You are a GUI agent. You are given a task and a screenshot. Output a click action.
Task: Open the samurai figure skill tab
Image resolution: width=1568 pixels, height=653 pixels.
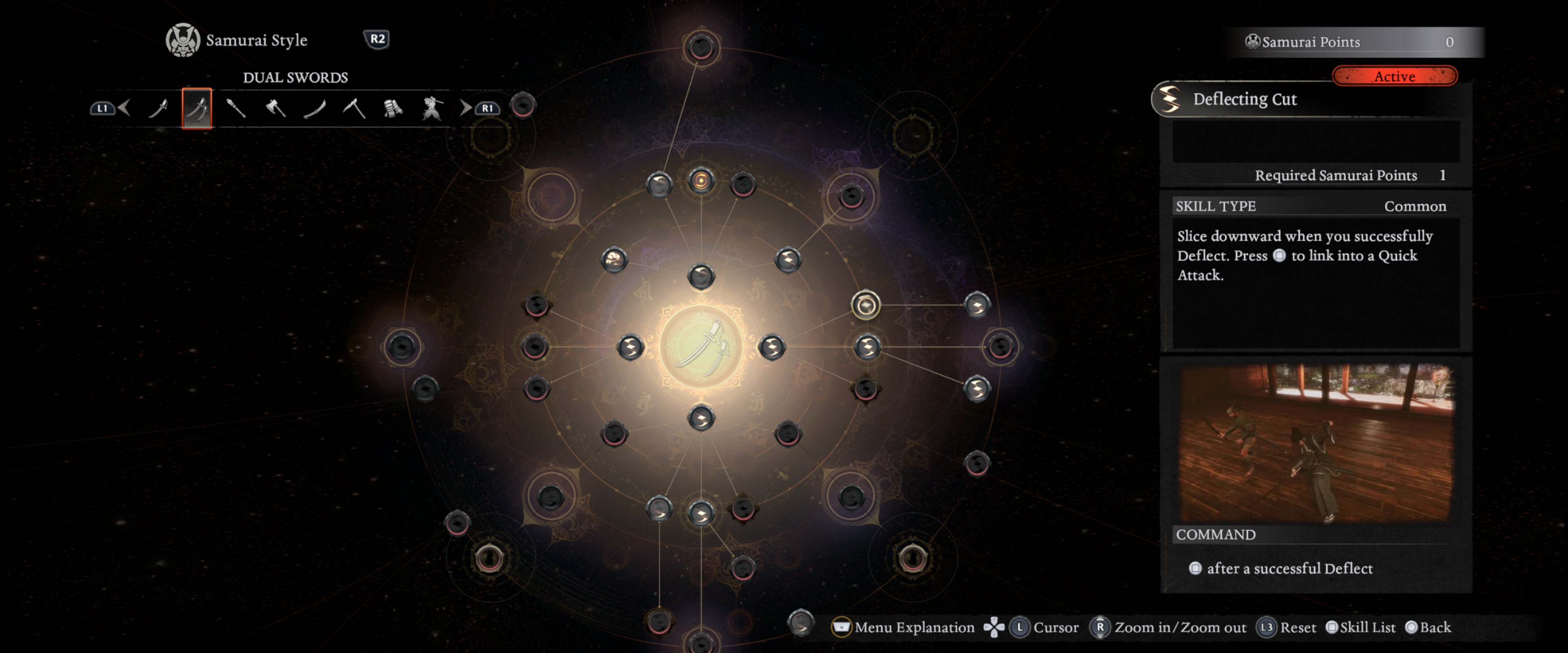(432, 108)
